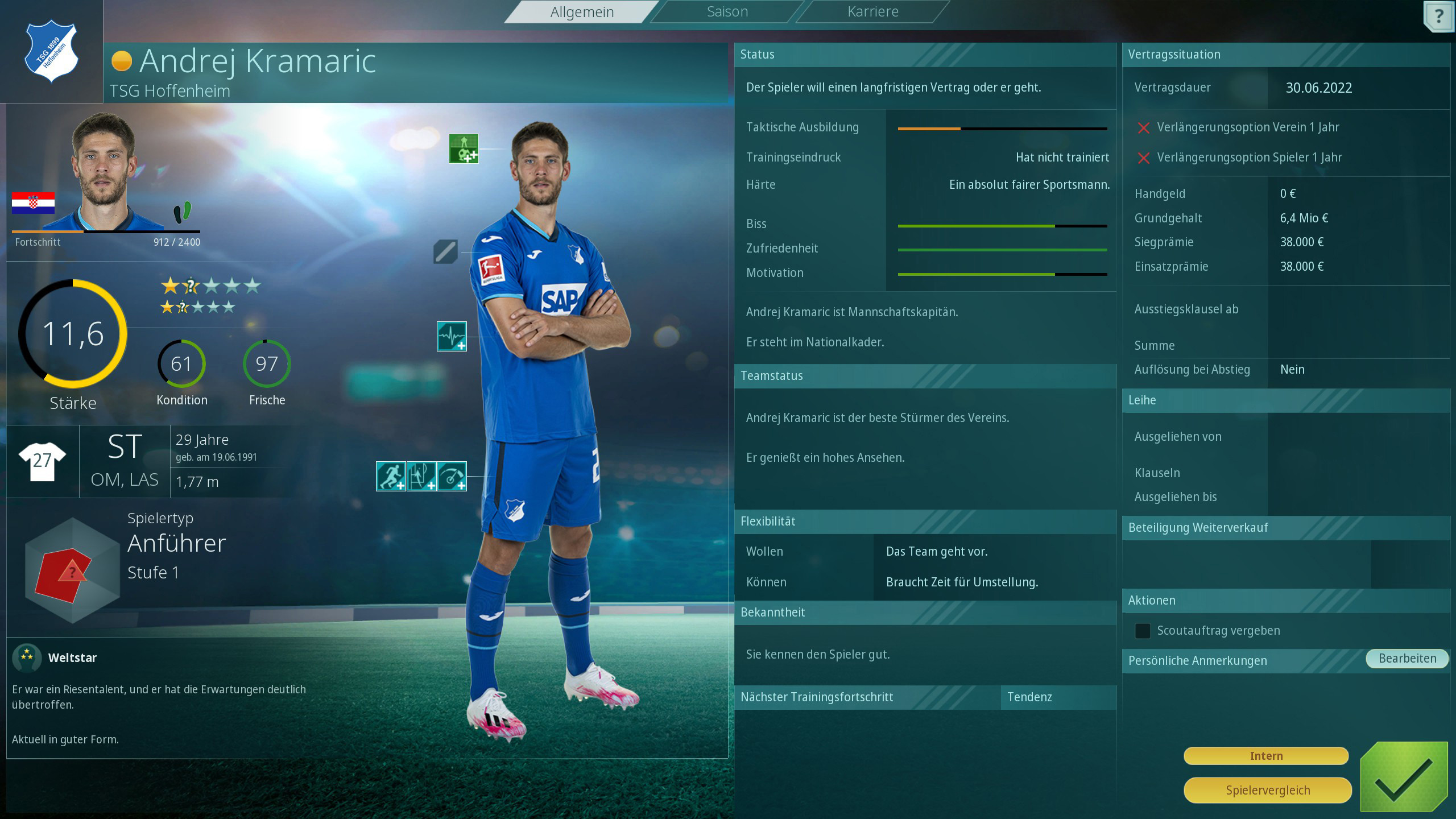Screen dimensions: 1456x819
Task: Click the Taktische Ausbildung progress bar
Action: pyautogui.click(x=1003, y=129)
